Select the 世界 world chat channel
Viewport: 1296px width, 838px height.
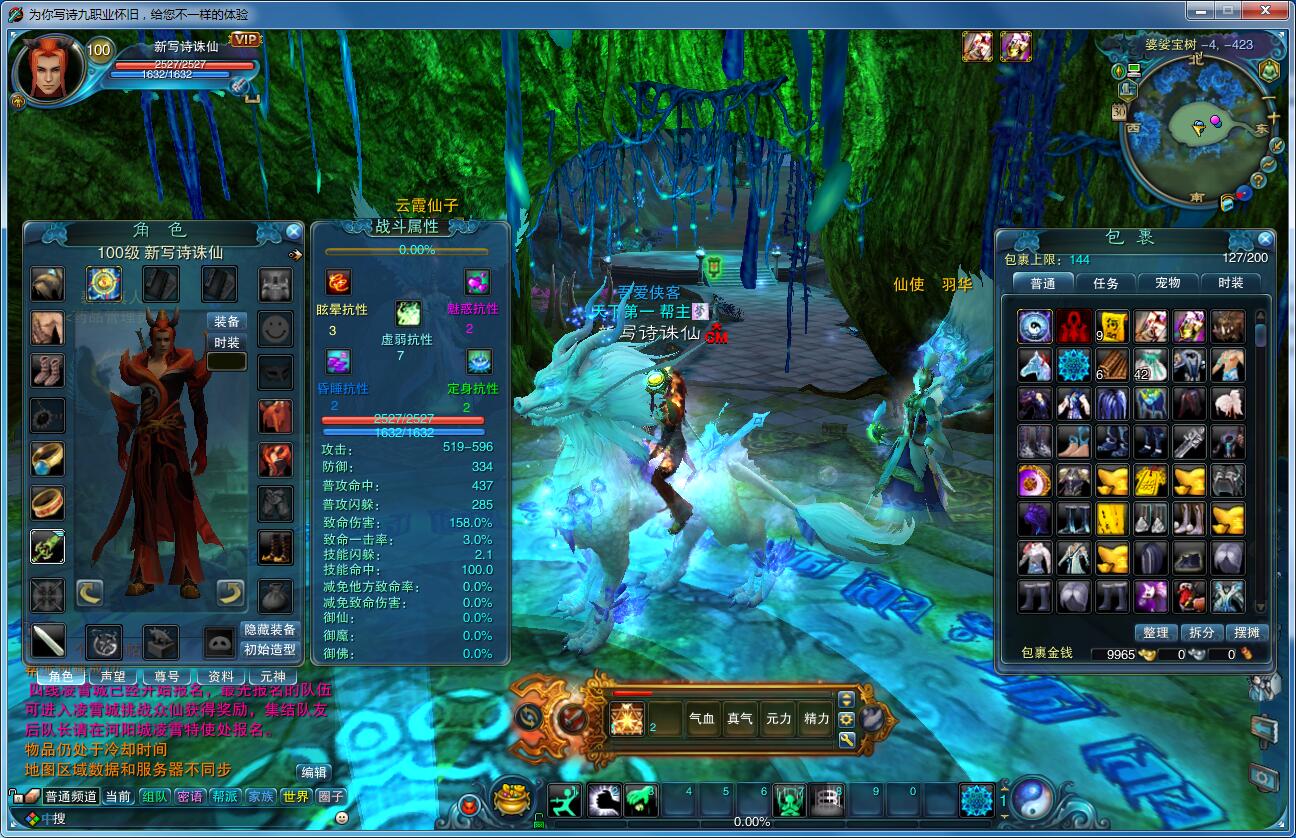coord(296,796)
